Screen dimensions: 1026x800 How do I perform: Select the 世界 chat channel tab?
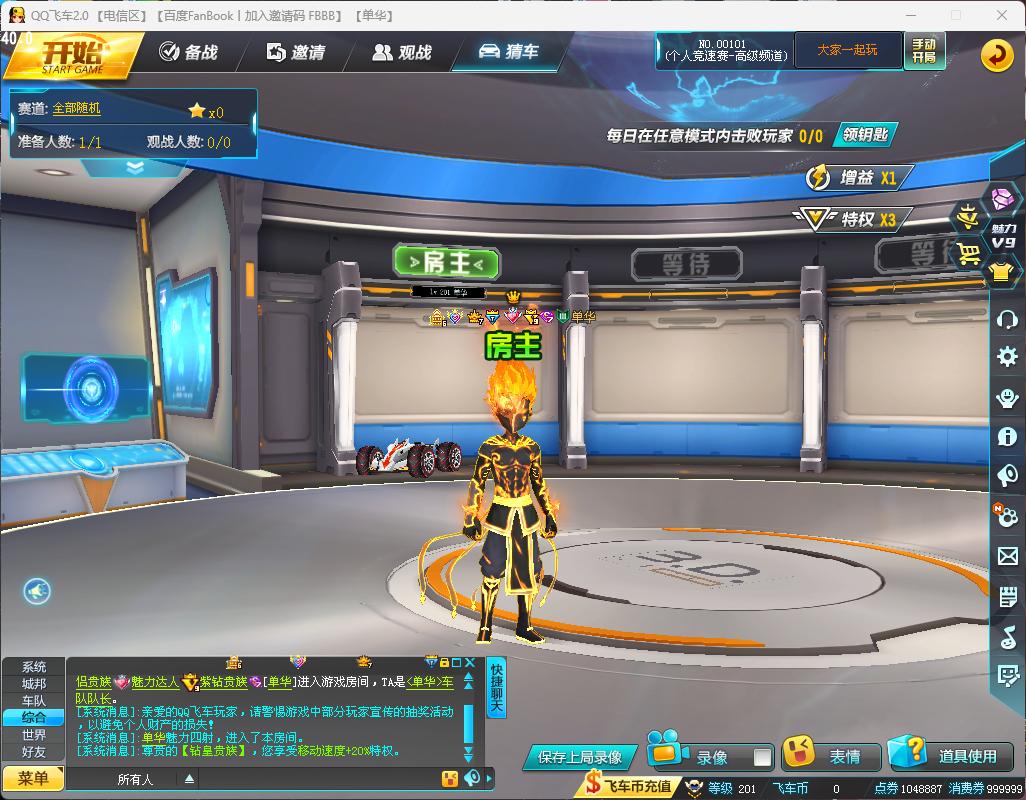(34, 734)
